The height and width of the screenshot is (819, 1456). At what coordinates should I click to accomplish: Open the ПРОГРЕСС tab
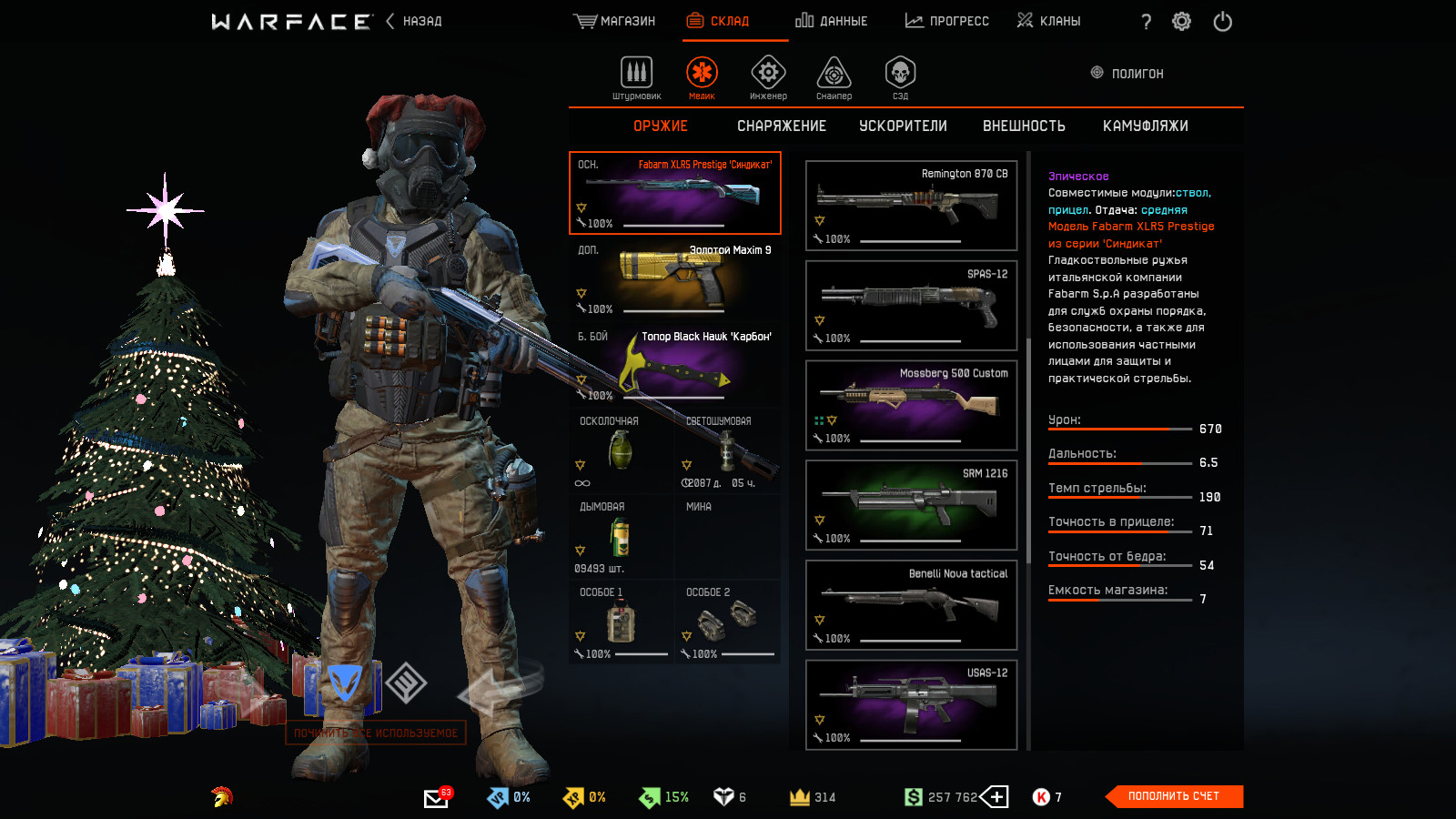(946, 21)
